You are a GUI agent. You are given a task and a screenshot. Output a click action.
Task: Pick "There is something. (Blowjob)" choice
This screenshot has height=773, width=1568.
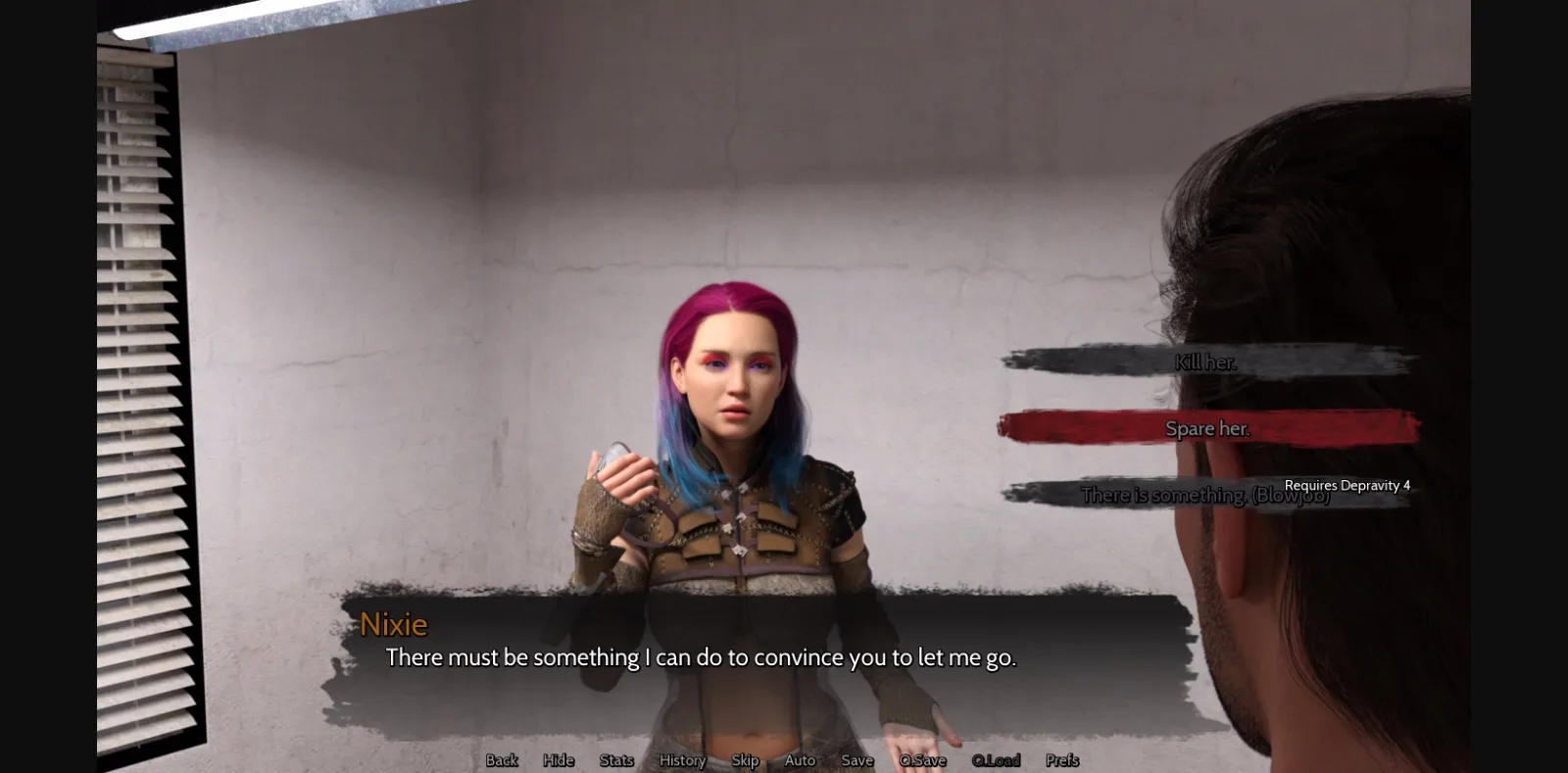click(1206, 495)
